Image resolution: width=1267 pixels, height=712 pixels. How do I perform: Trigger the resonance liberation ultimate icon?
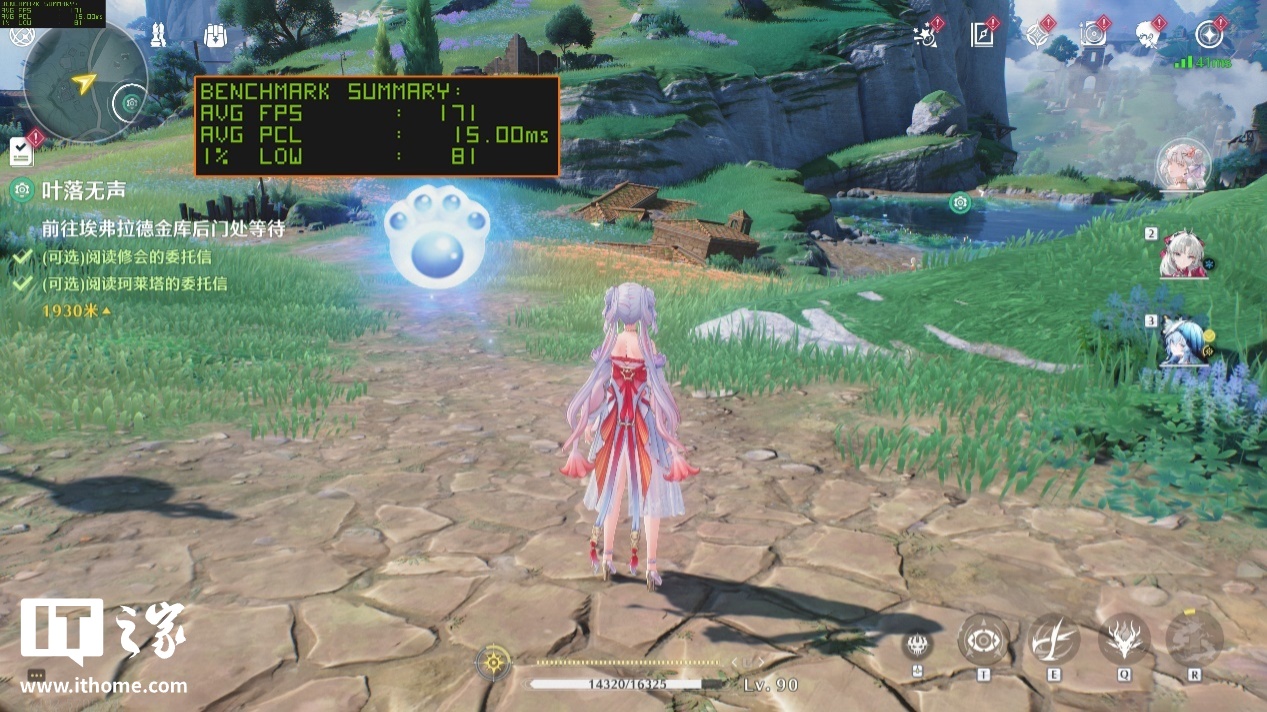[x=1194, y=639]
